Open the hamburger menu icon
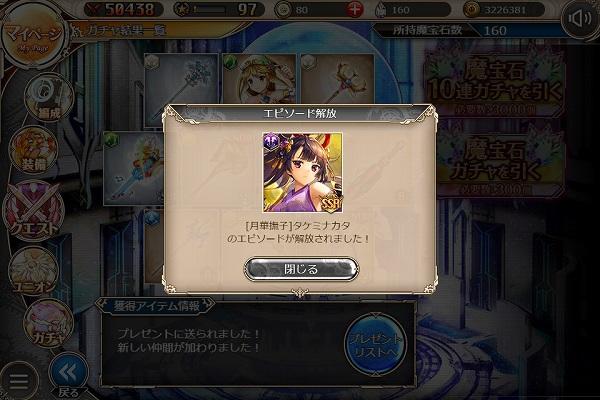This screenshot has width=600, height=400. click(17, 379)
